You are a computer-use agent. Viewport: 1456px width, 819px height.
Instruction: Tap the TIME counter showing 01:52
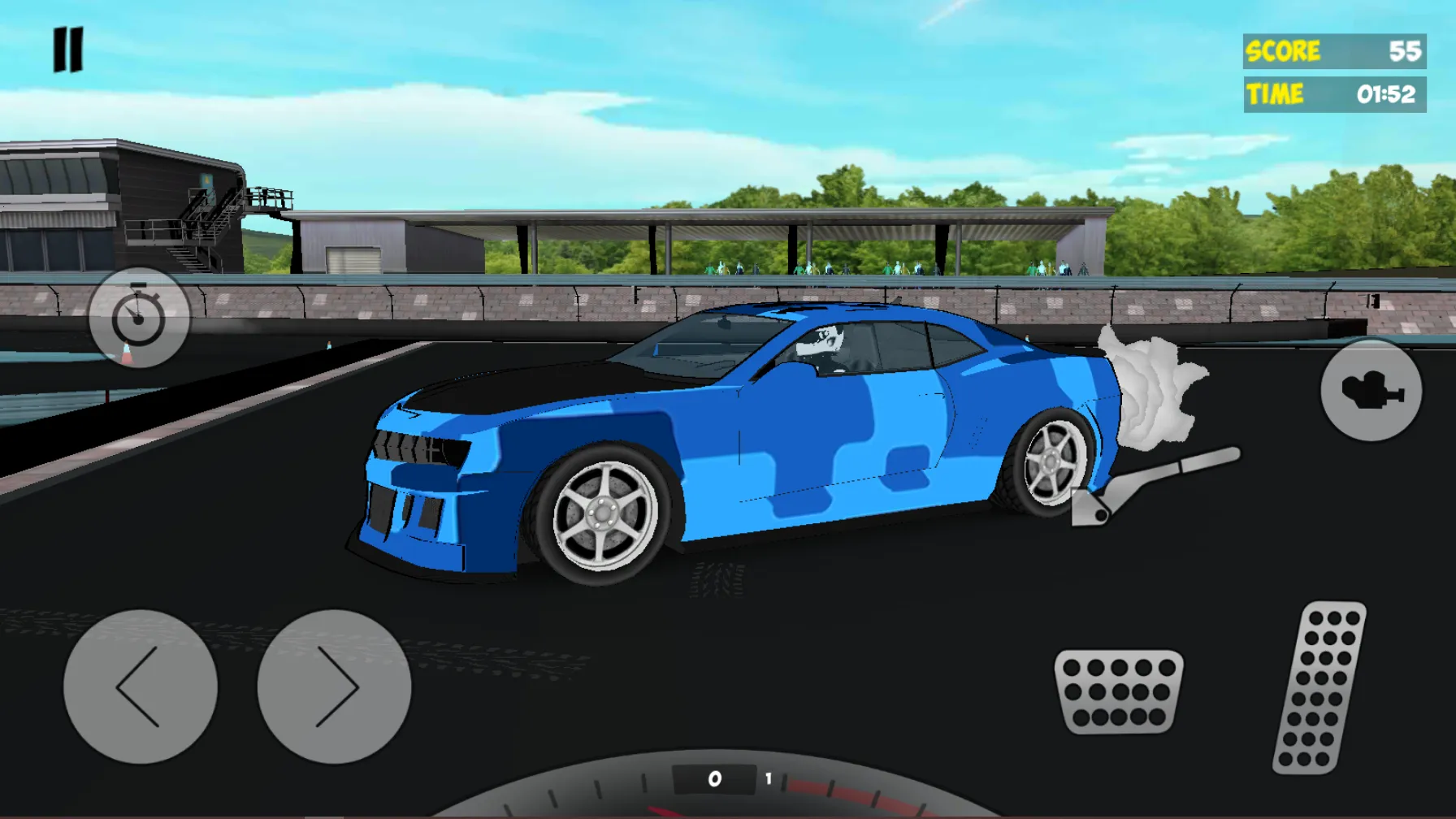pyautogui.click(x=1332, y=93)
